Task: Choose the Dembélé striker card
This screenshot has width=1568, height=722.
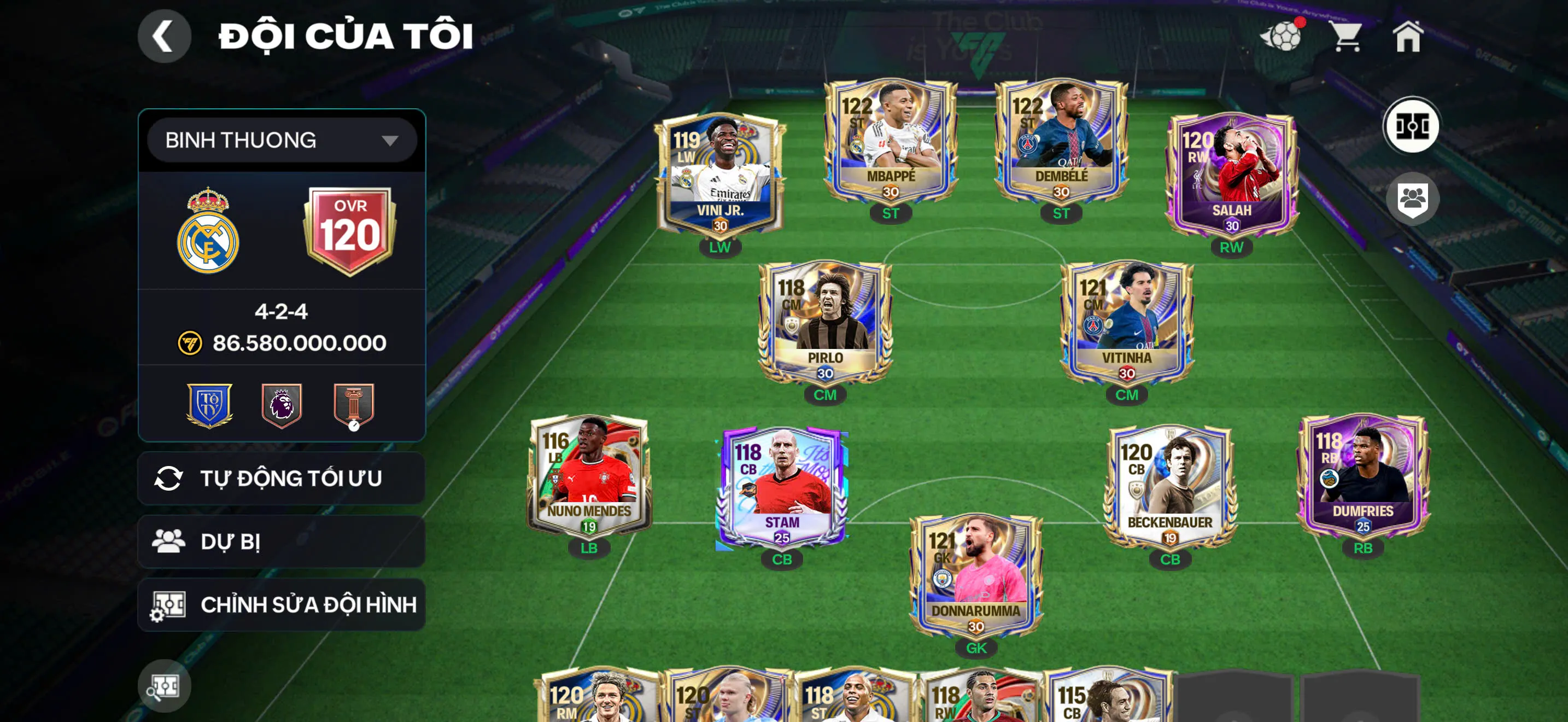Action: coord(1061,143)
